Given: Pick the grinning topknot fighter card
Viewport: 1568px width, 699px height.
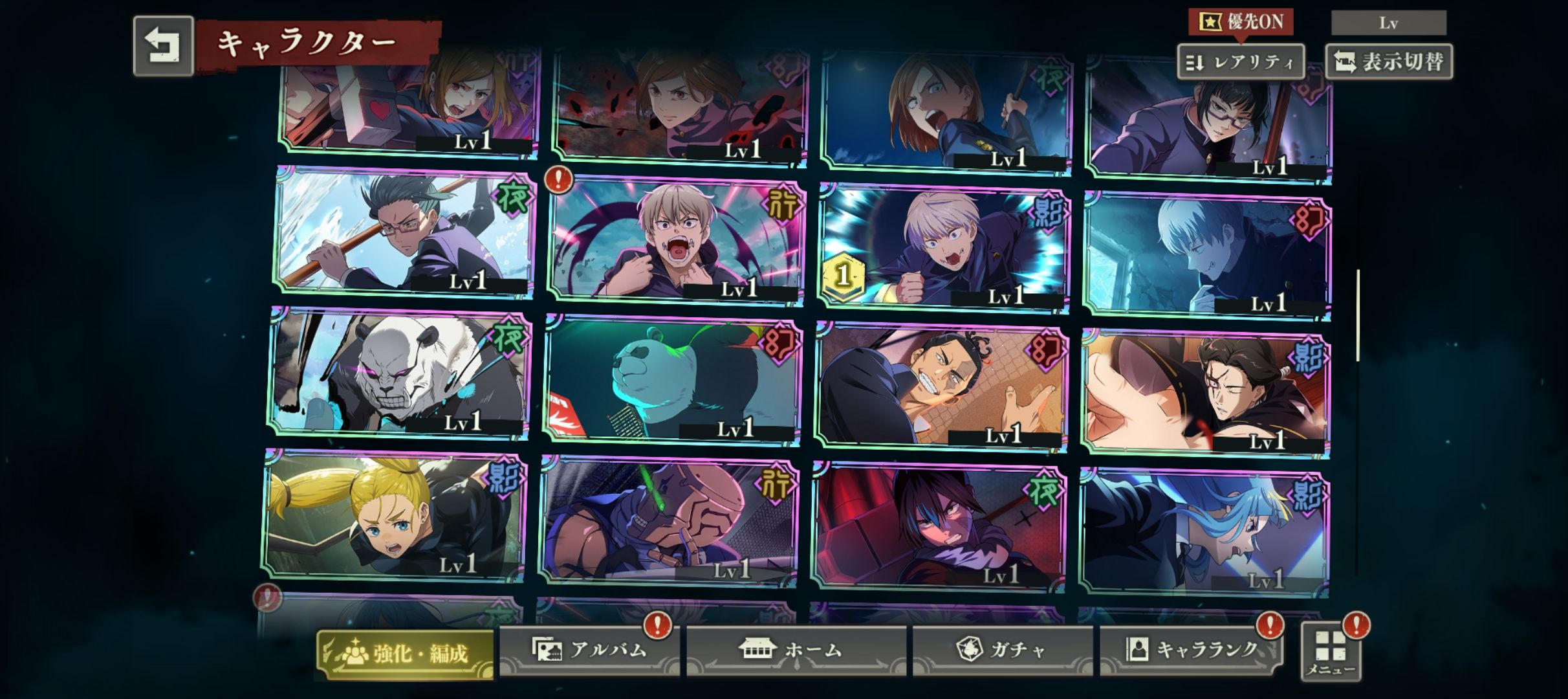Looking at the screenshot, I should pyautogui.click(x=941, y=386).
